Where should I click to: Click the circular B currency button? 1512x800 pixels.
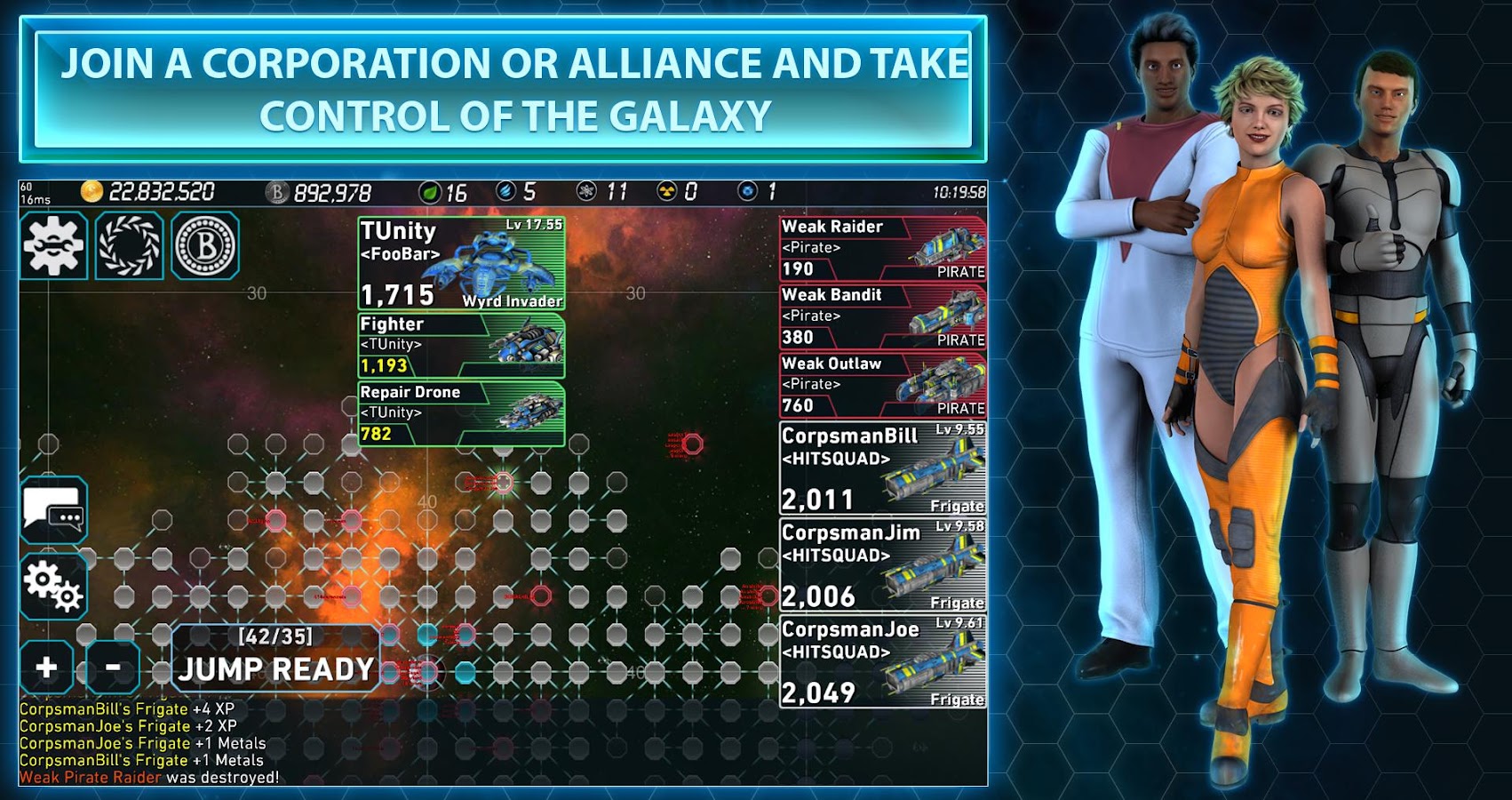tap(205, 245)
